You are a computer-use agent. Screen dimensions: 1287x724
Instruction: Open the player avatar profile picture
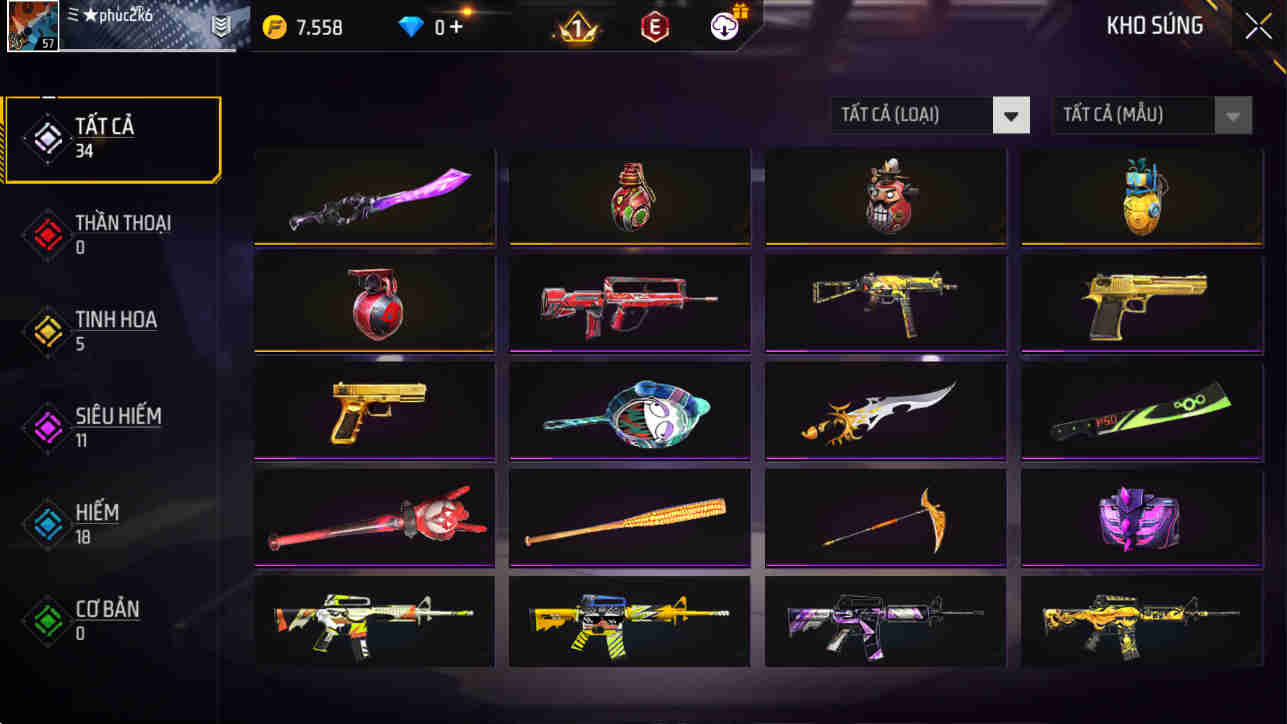click(33, 29)
